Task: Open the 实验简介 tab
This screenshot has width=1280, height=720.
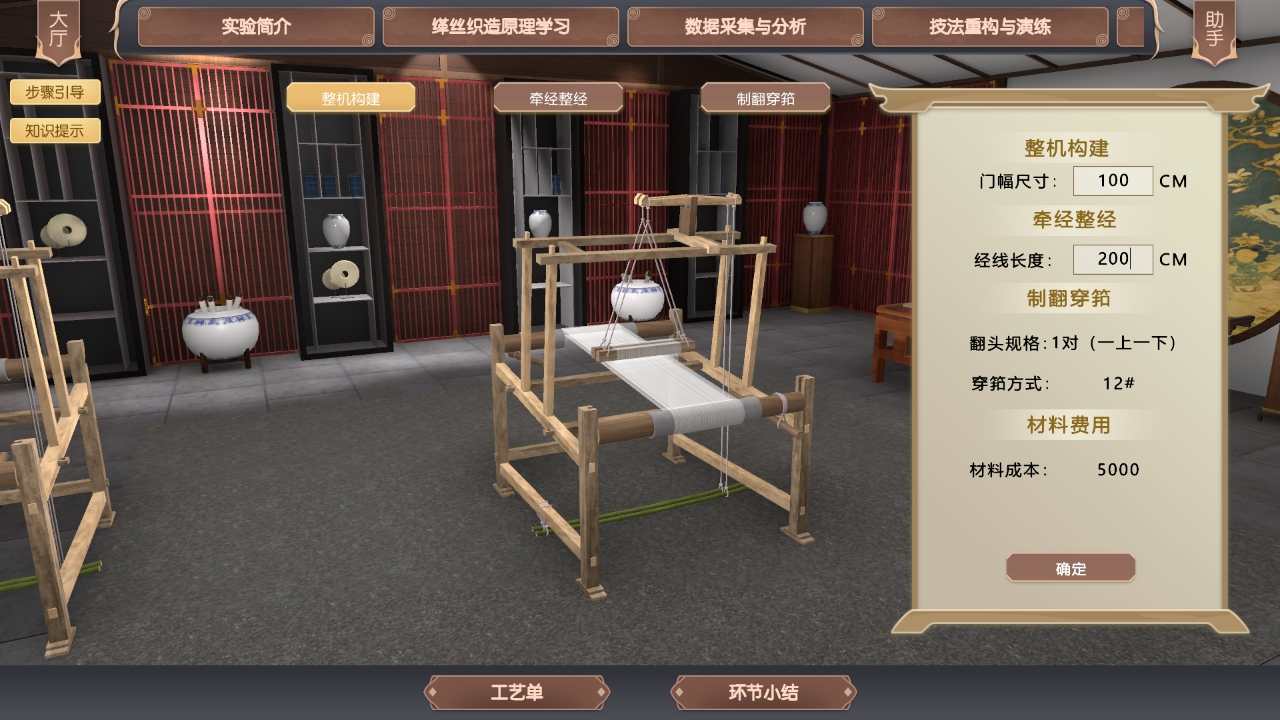Action: 256,27
